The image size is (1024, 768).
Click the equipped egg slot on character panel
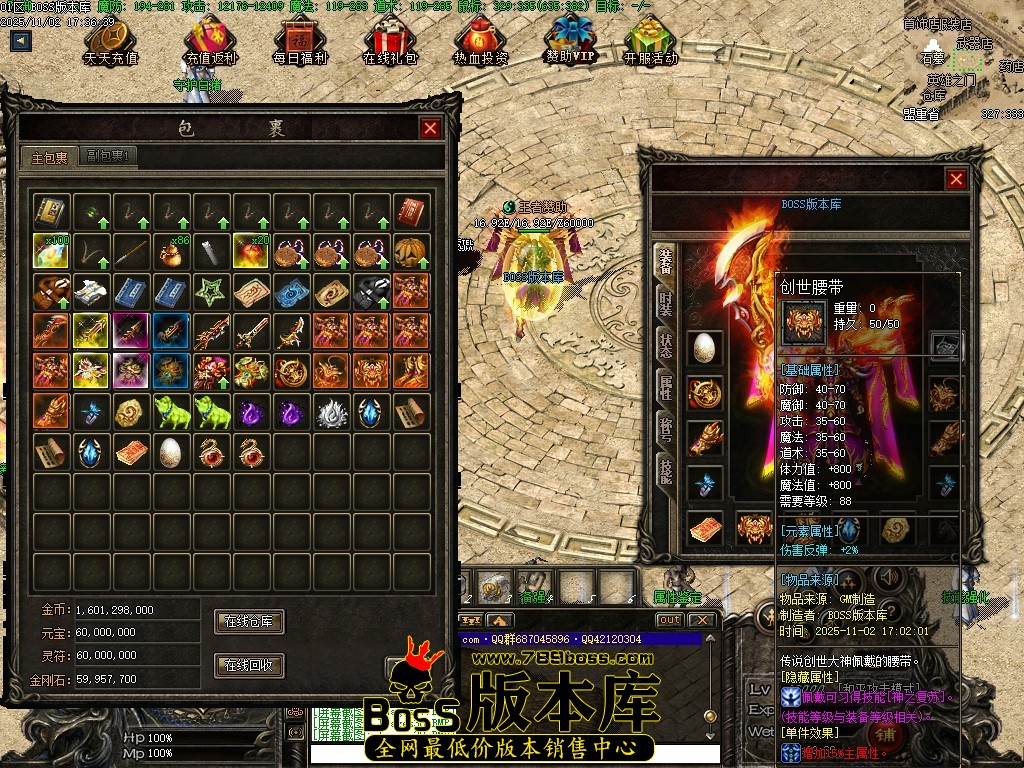704,347
